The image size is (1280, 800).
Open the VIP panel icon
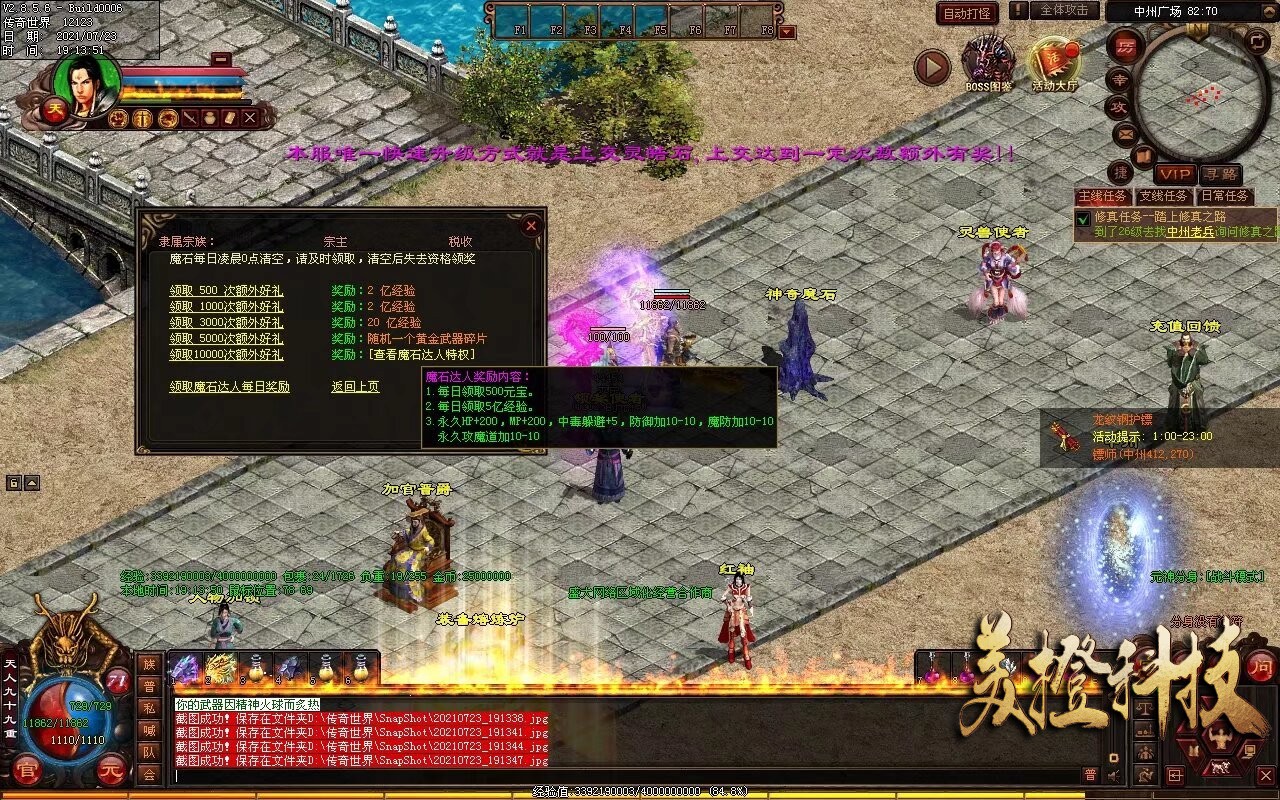tap(1175, 172)
